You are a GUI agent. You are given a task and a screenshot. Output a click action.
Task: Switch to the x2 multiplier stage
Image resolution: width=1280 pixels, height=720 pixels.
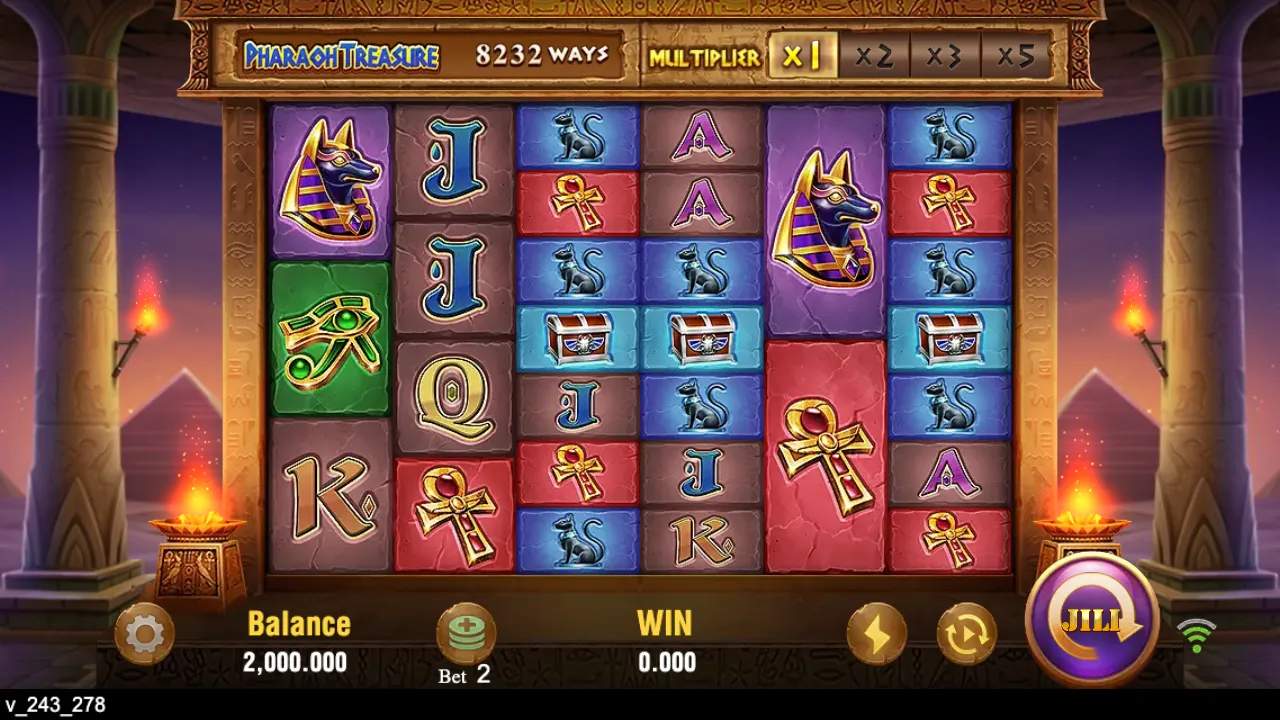(x=874, y=56)
